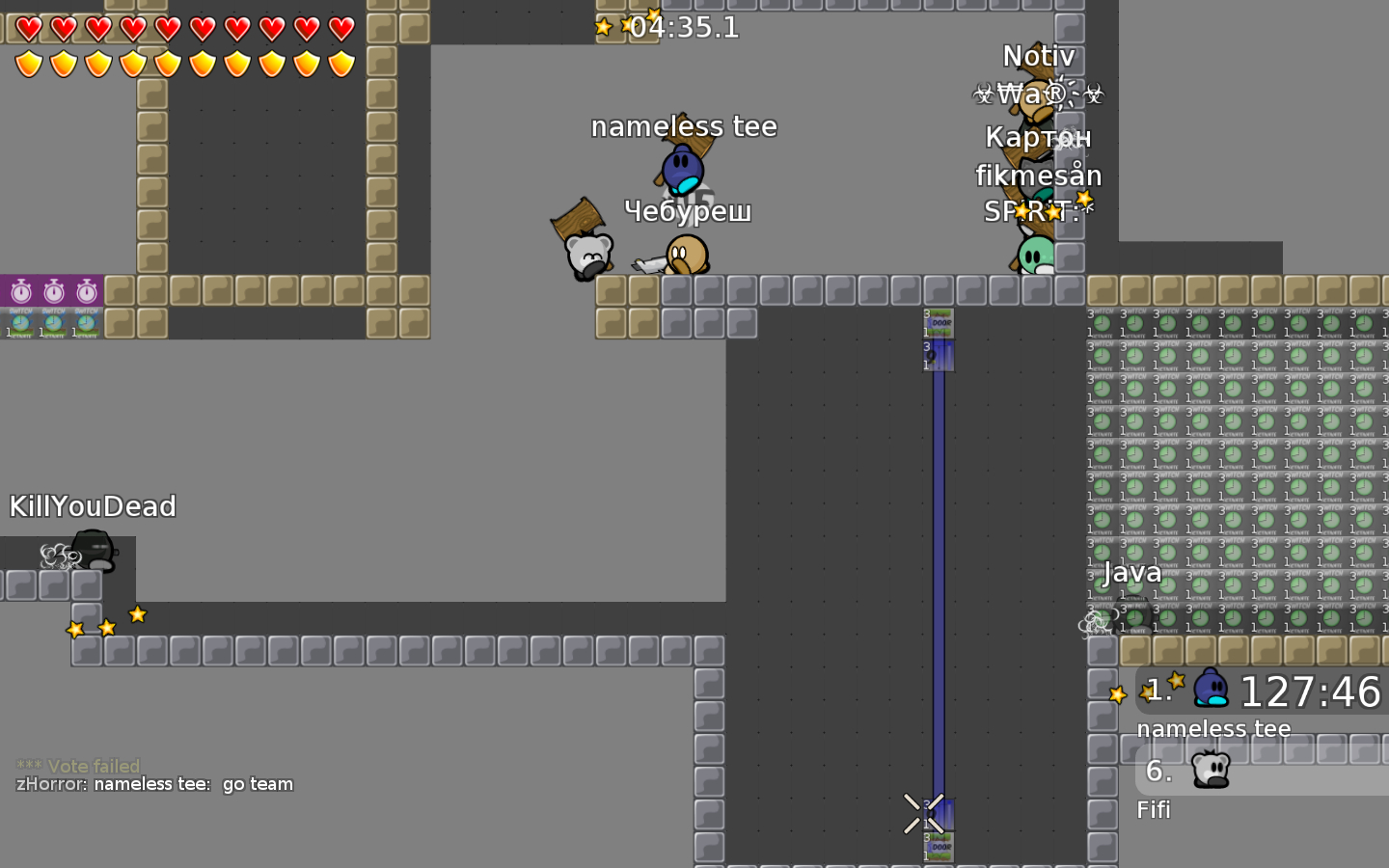Select the last golden shield armor icon
Image resolution: width=1389 pixels, height=868 pixels.
(342, 63)
